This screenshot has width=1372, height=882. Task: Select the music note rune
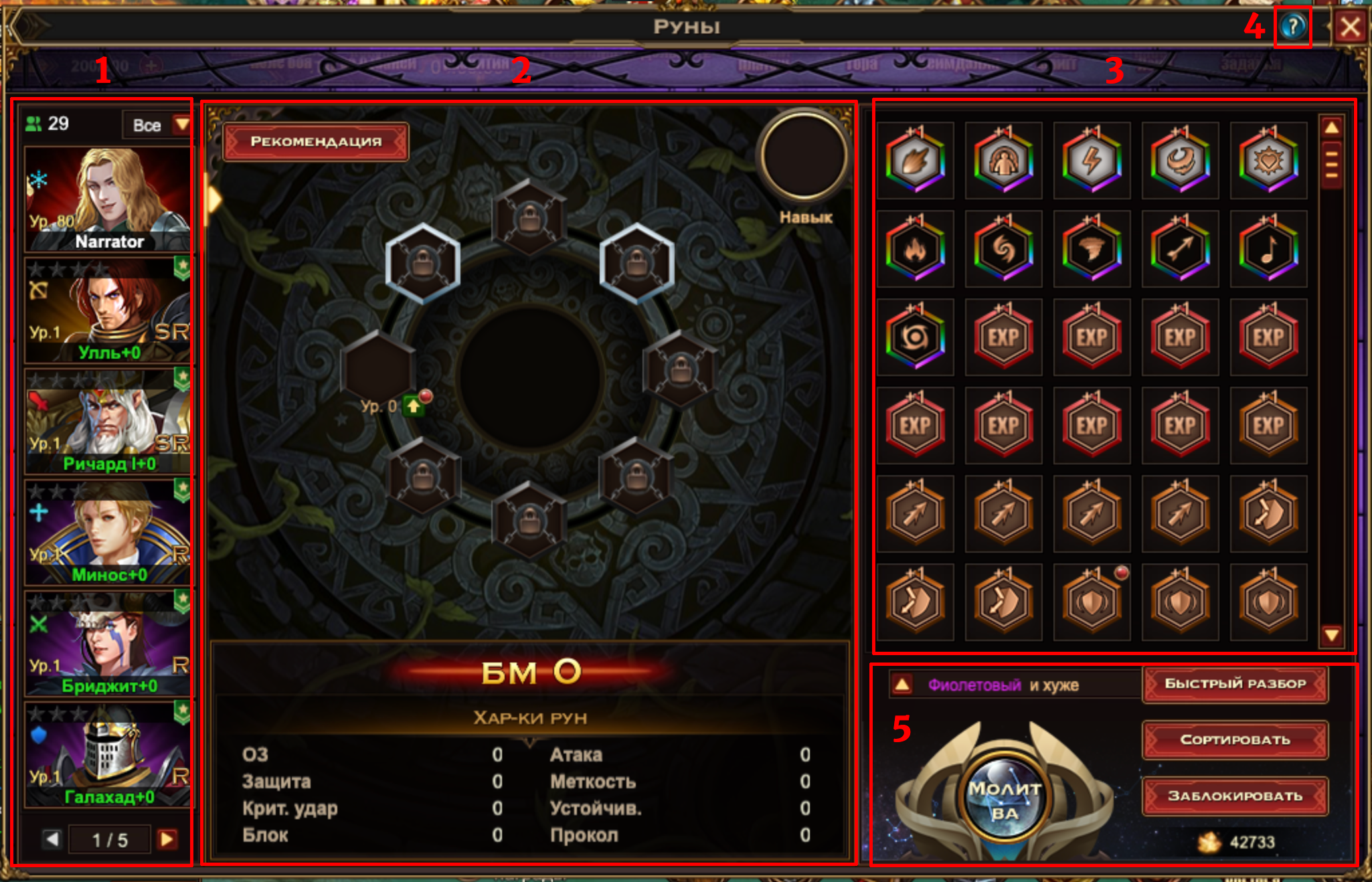point(1268,250)
